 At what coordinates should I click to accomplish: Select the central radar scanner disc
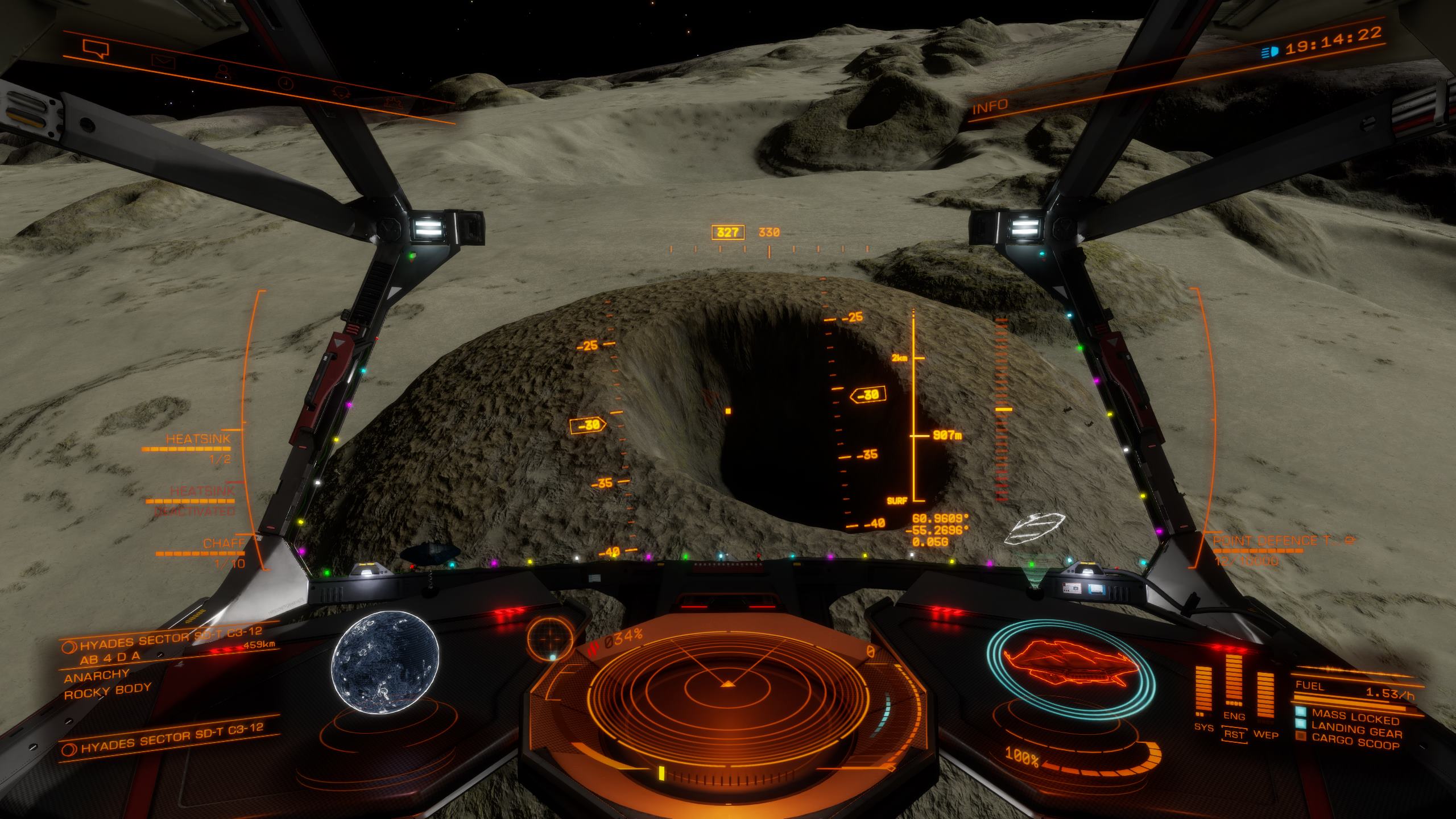pos(727,691)
